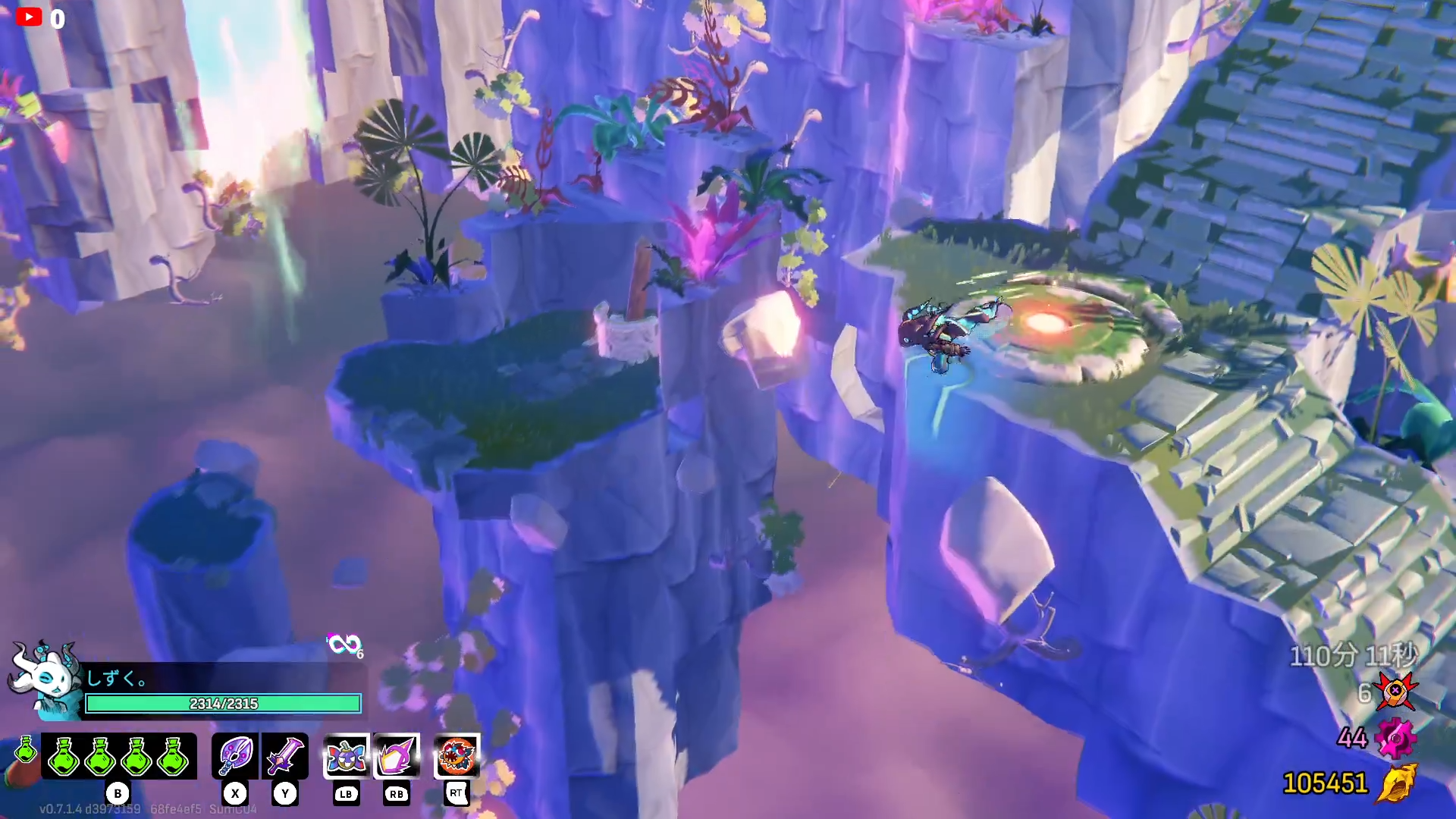Select the purple sword weapon slot
The image size is (1456, 819).
(285, 756)
